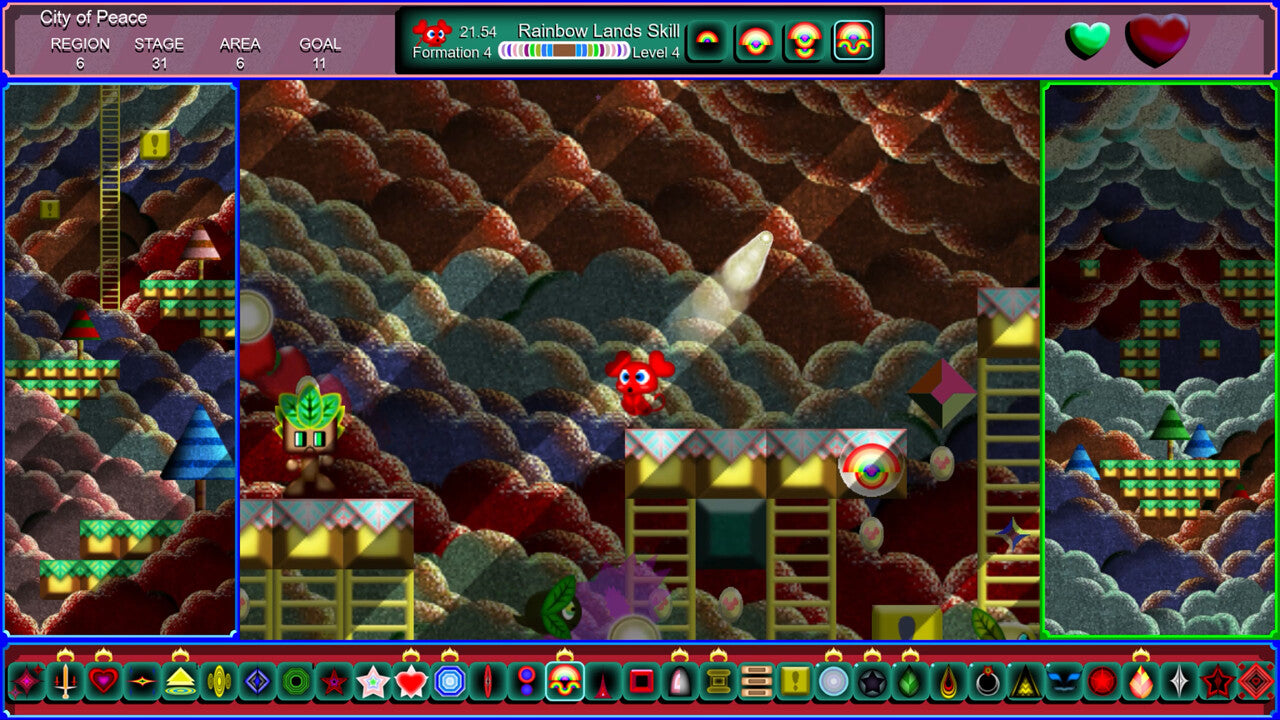Image resolution: width=1280 pixels, height=720 pixels.
Task: Select the white four-point star icon
Action: 1179,682
